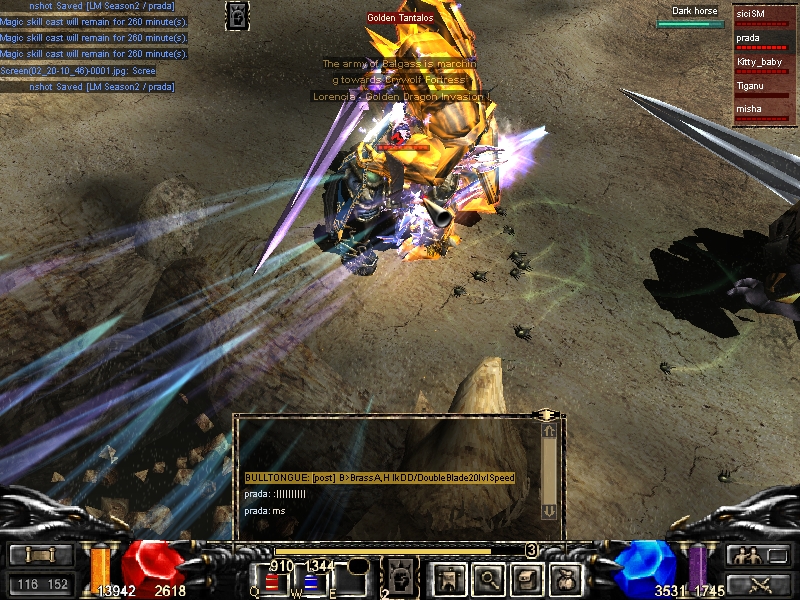The image size is (800, 600).
Task: Use the red health potion slot
Action: pyautogui.click(x=272, y=581)
